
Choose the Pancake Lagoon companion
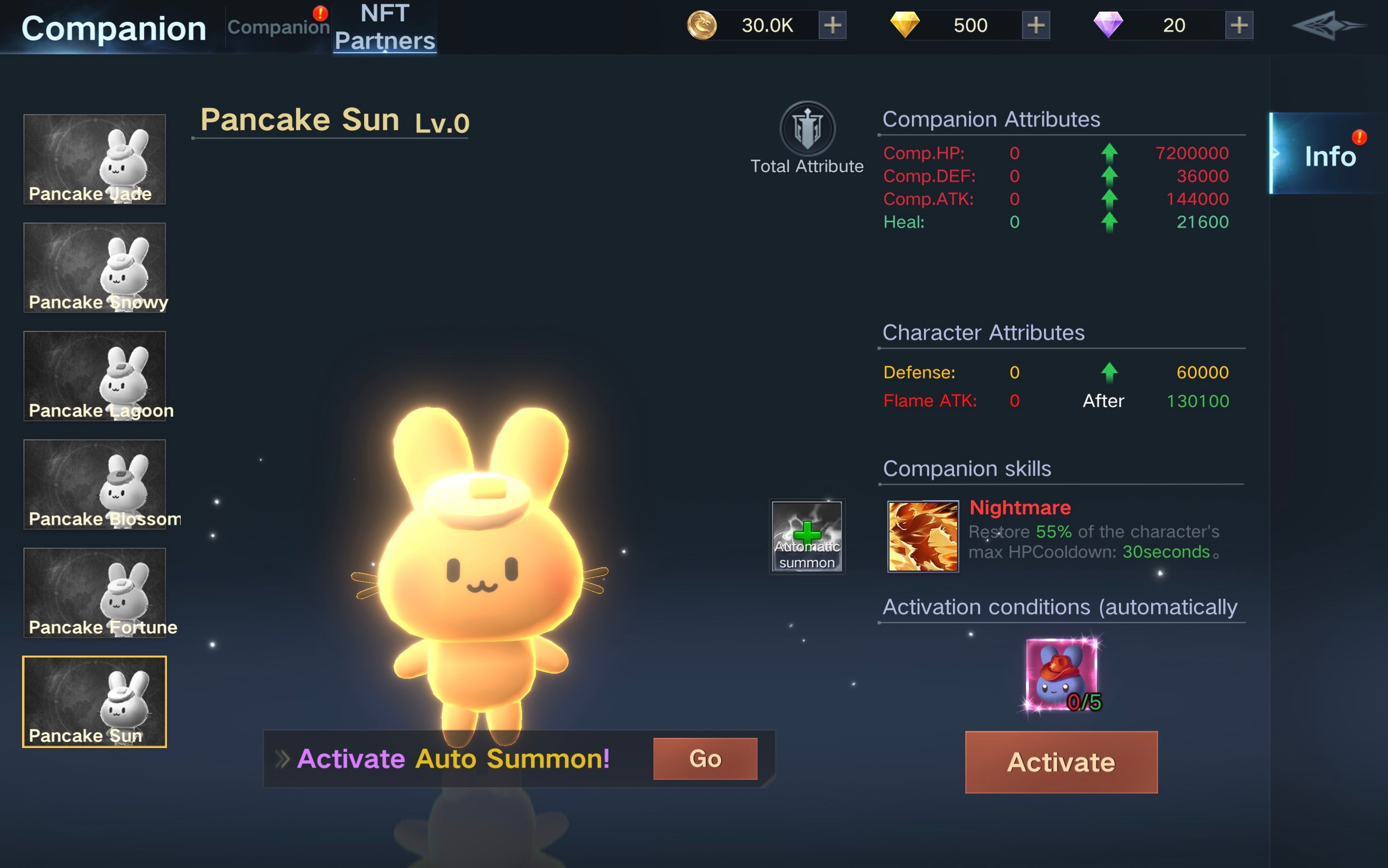point(95,376)
